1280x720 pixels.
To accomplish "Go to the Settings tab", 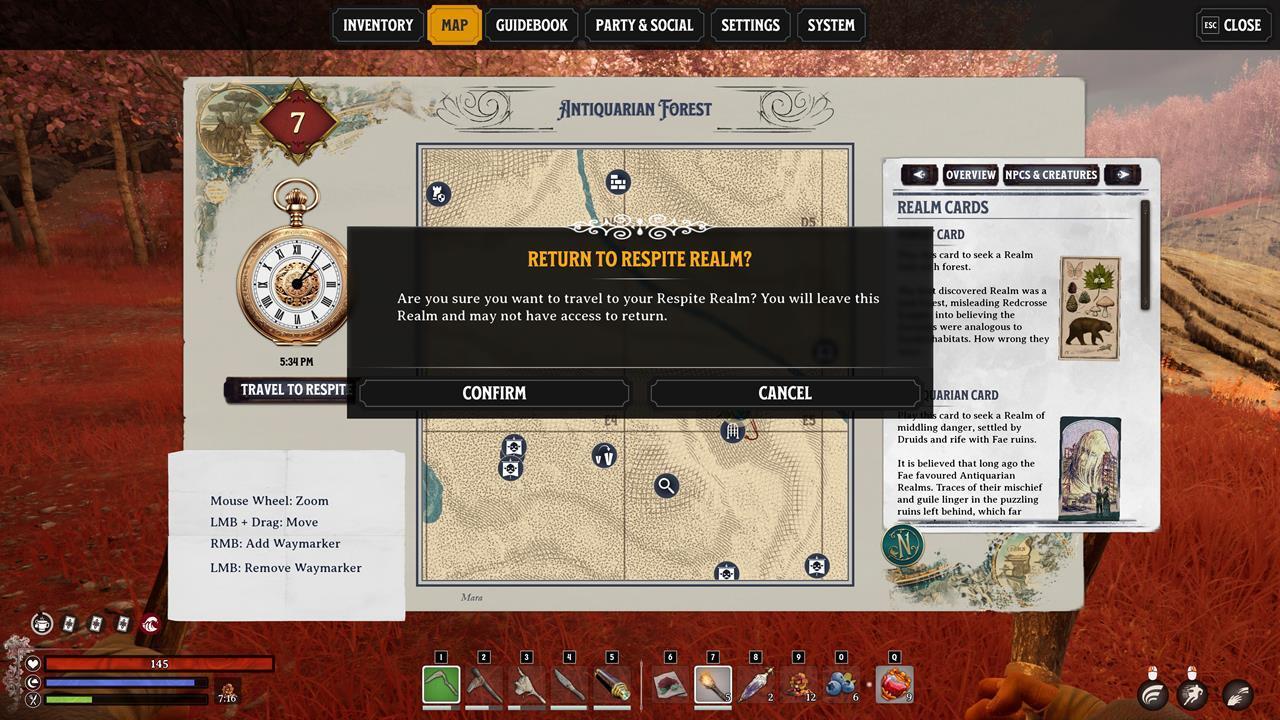I will (750, 25).
